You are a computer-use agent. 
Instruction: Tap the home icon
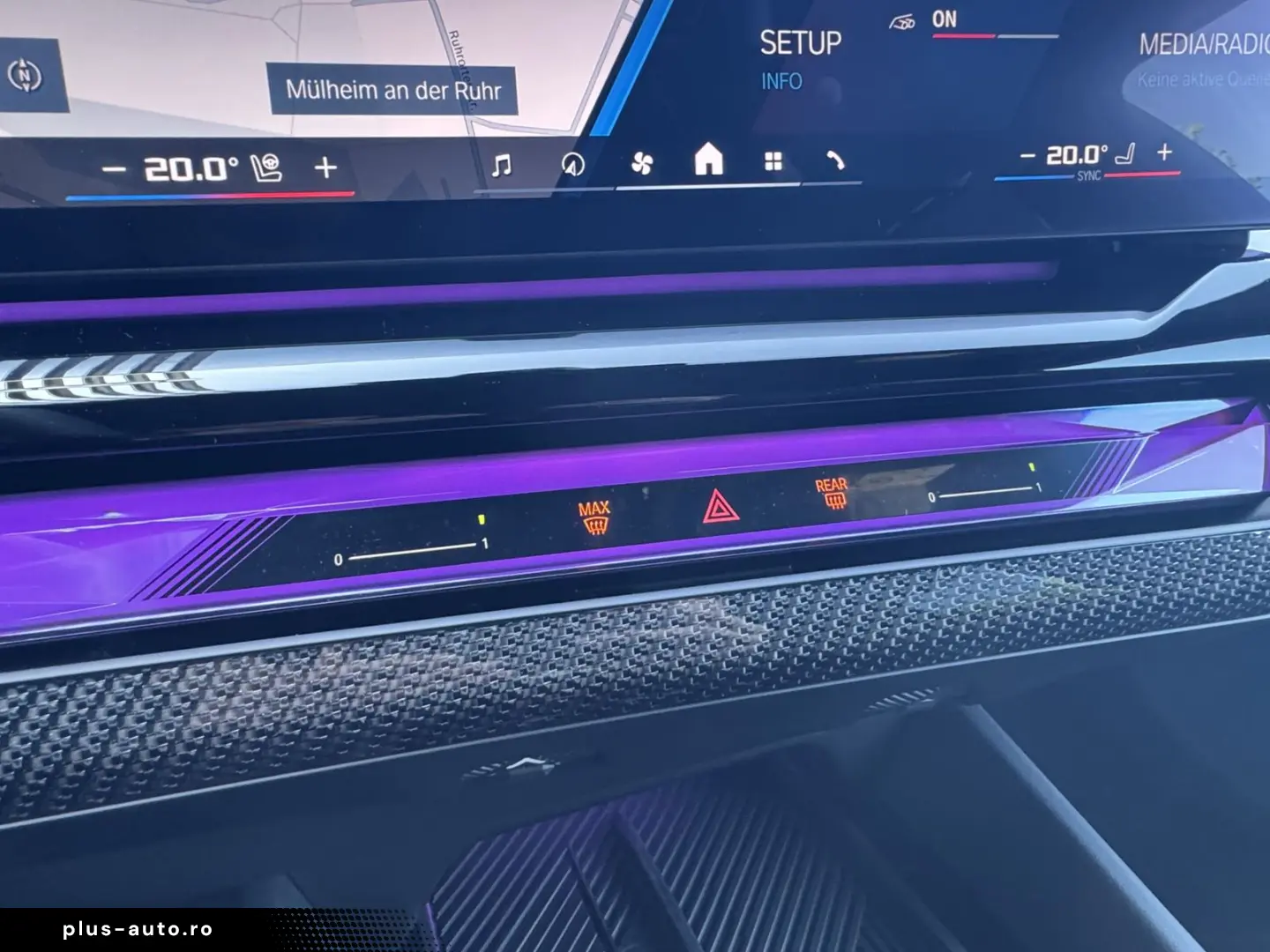point(708,160)
